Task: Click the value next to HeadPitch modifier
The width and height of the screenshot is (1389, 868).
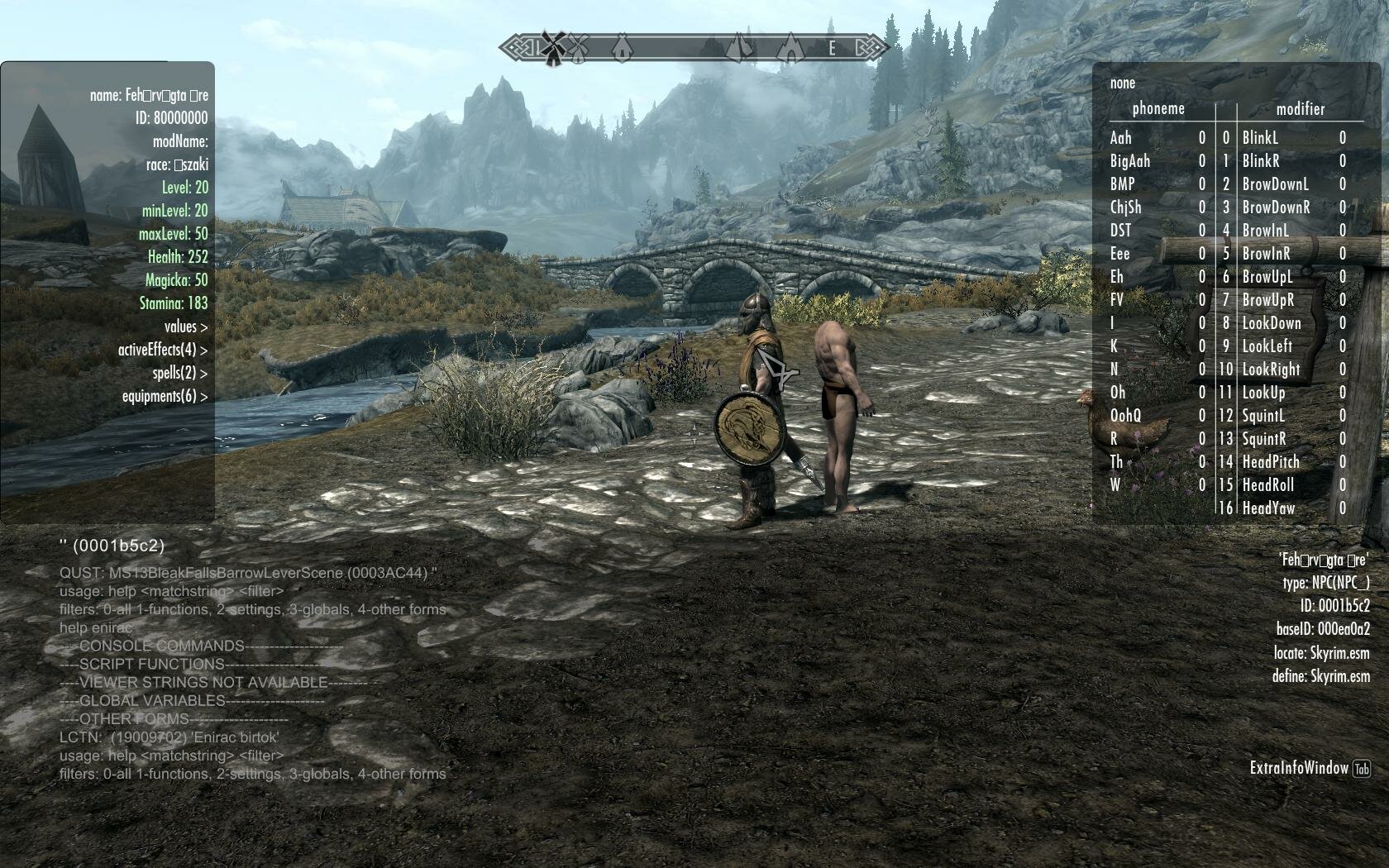Action: click(1344, 462)
